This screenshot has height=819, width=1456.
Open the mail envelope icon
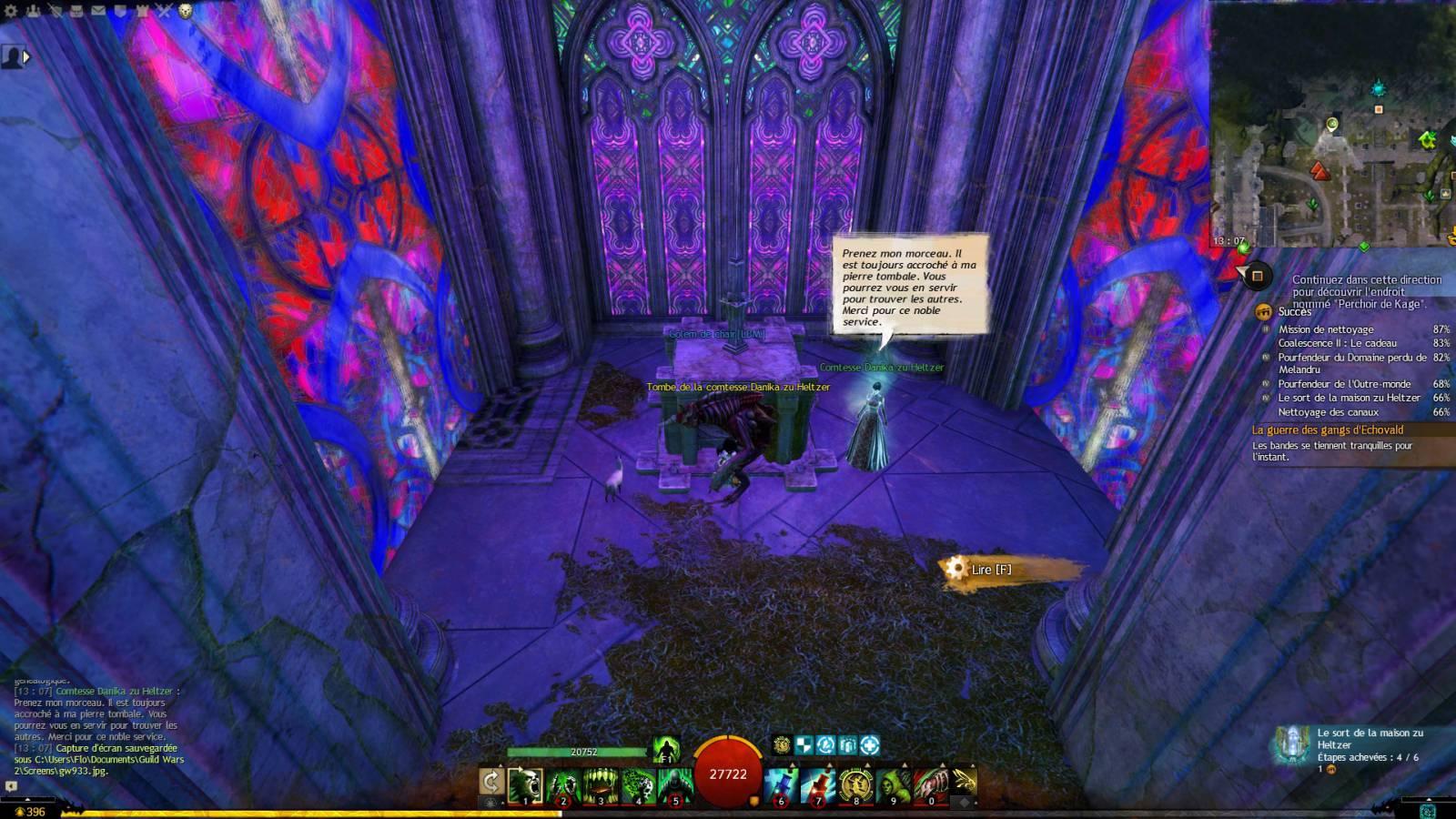pos(97,11)
